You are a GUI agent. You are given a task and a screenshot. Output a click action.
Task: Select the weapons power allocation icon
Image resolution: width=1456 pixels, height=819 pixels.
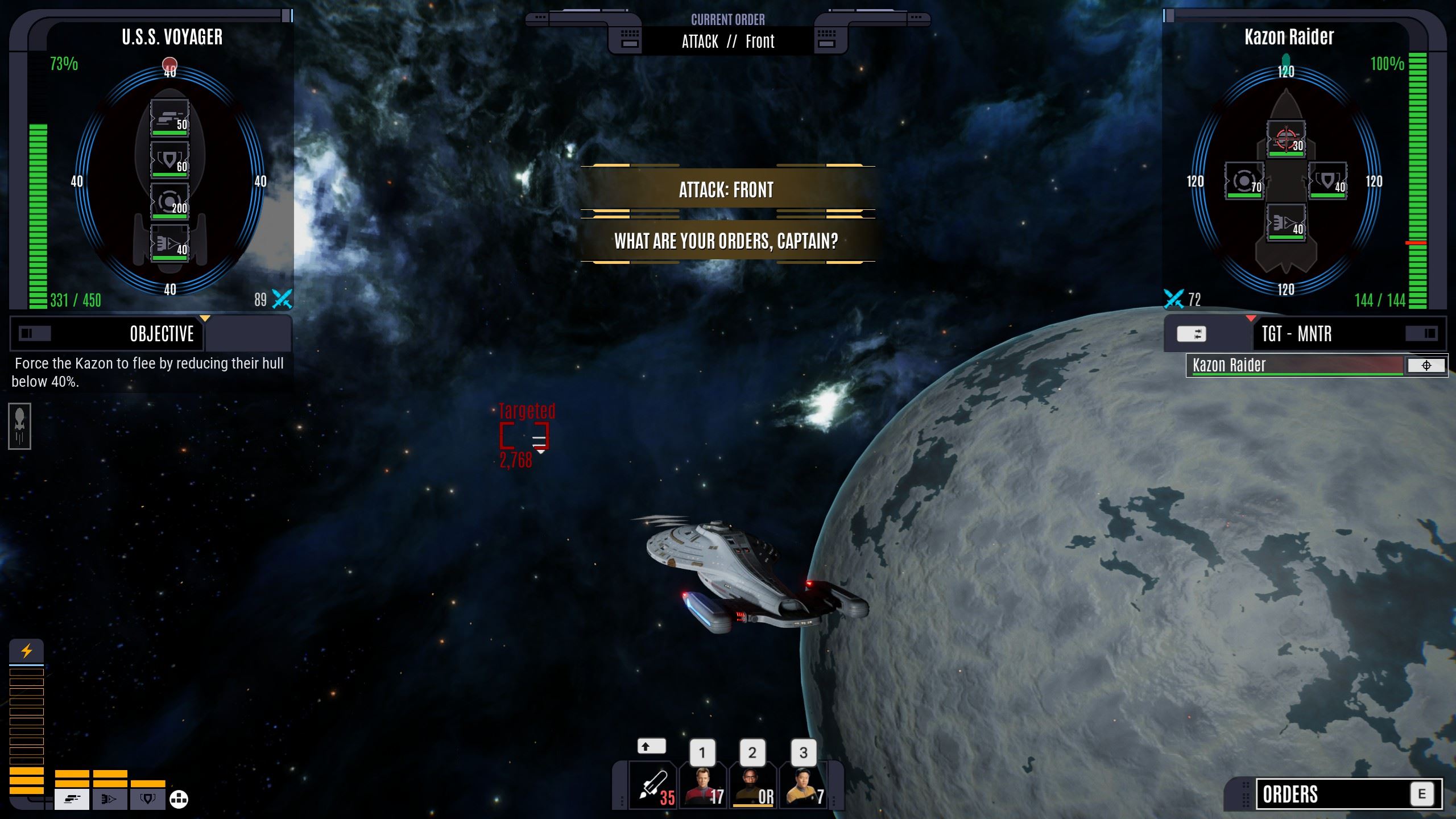[72, 799]
